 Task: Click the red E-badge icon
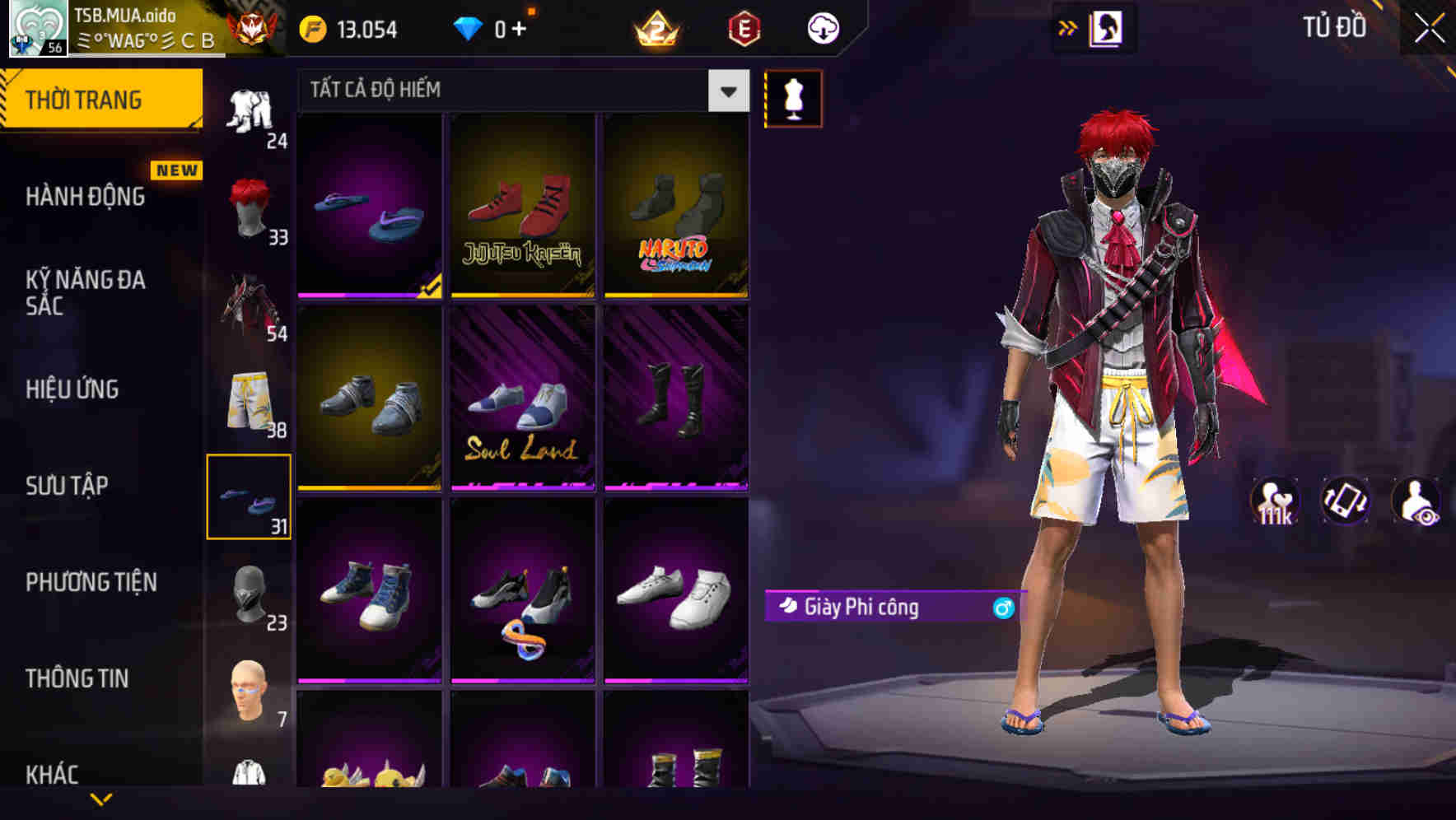point(745,30)
